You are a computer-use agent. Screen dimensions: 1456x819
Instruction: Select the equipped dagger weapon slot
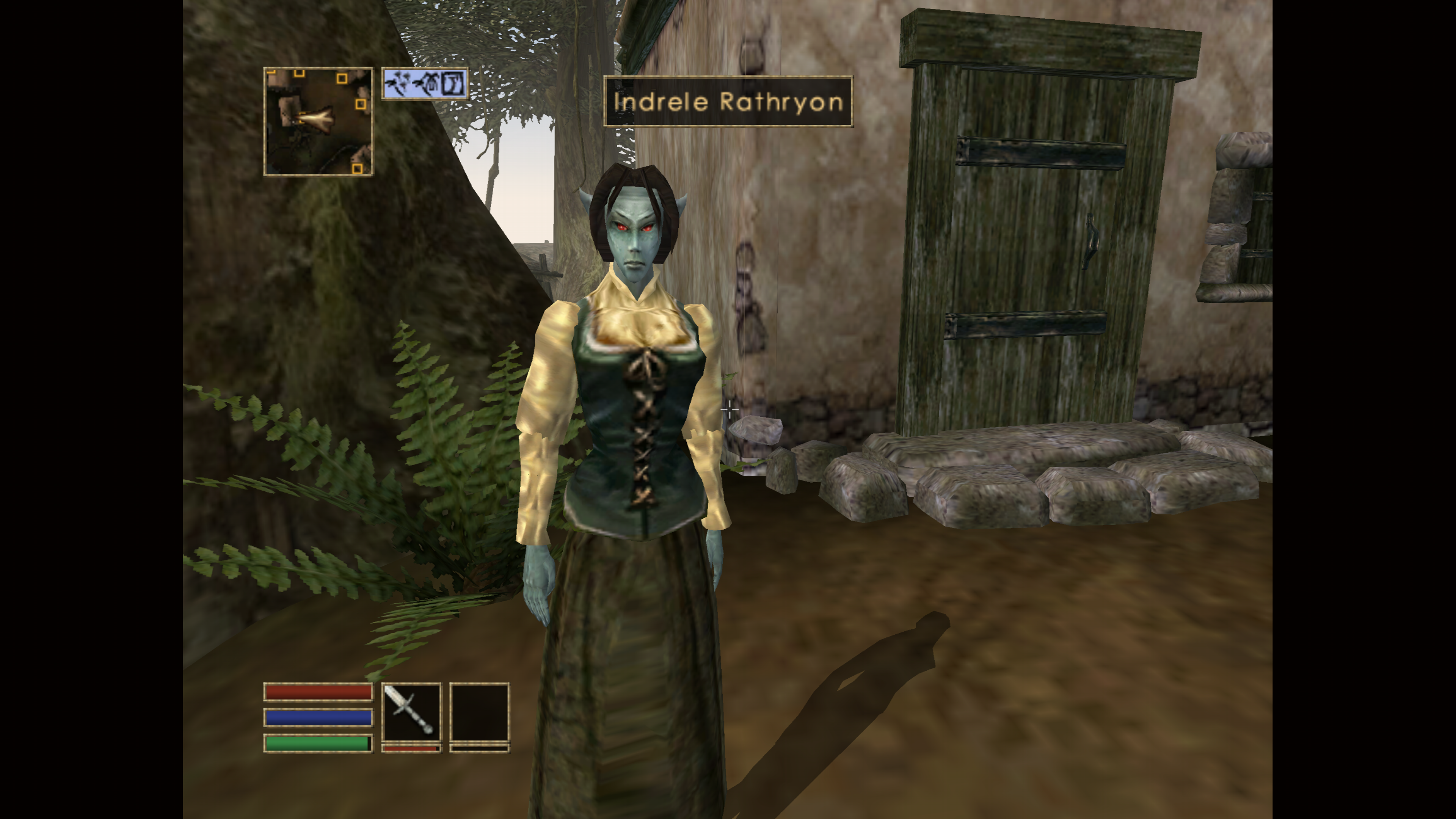(411, 712)
